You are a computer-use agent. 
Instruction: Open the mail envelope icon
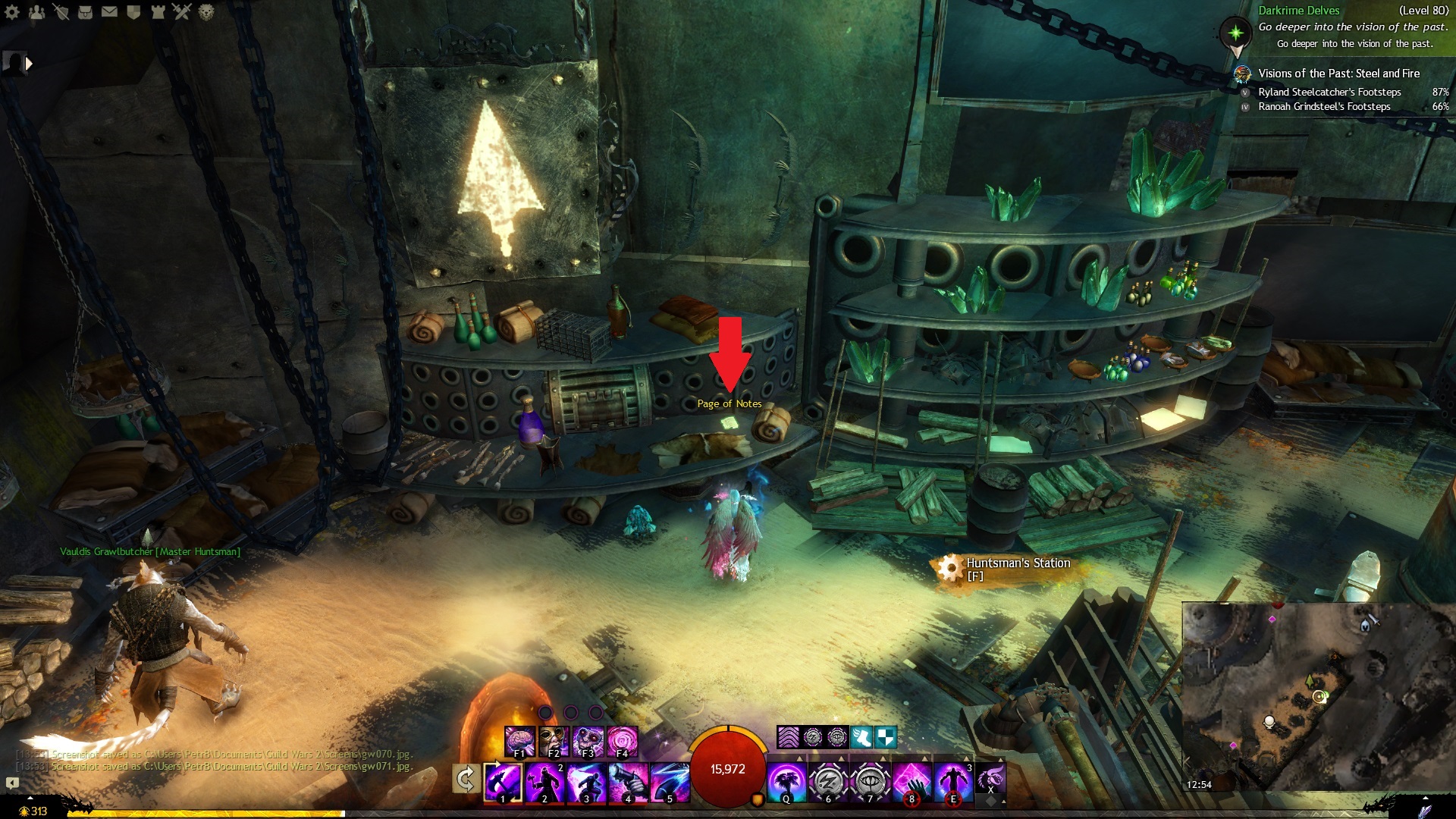pos(109,12)
